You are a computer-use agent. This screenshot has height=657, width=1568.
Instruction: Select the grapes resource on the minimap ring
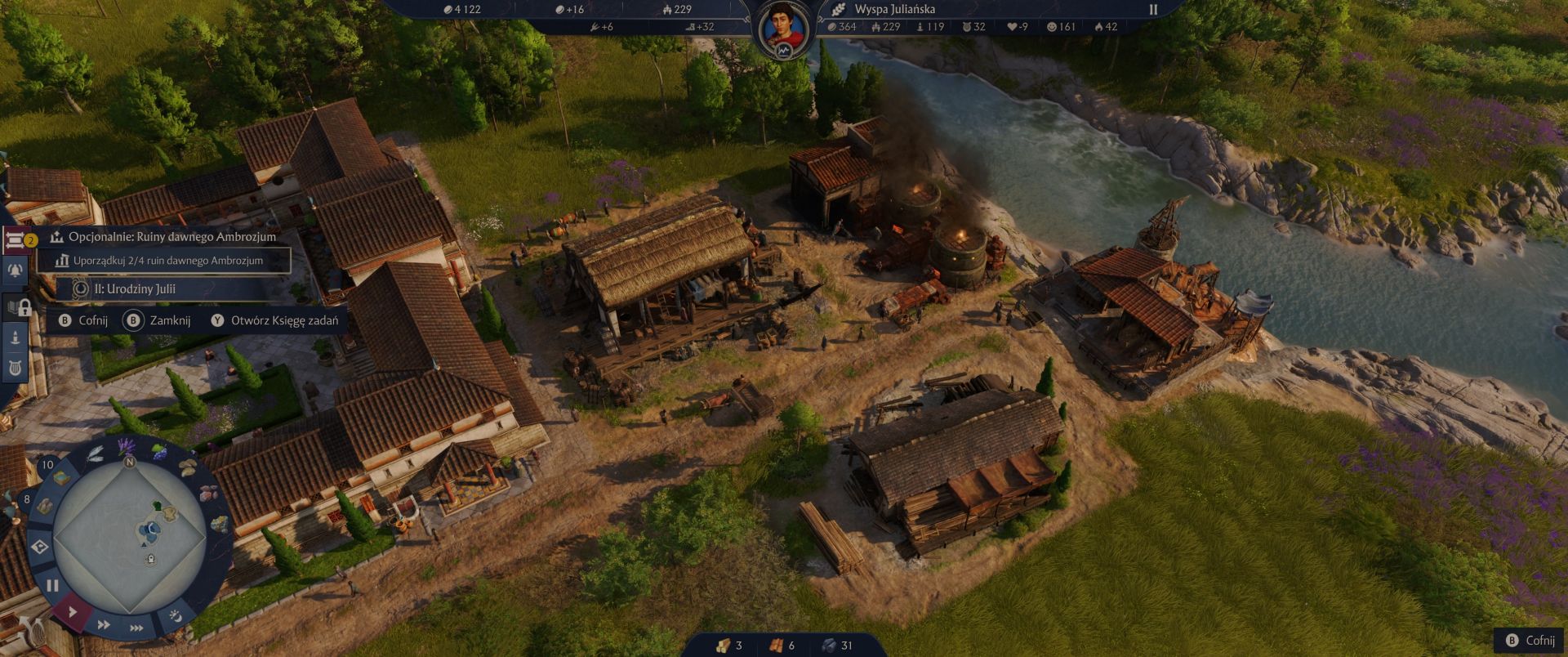(158, 450)
